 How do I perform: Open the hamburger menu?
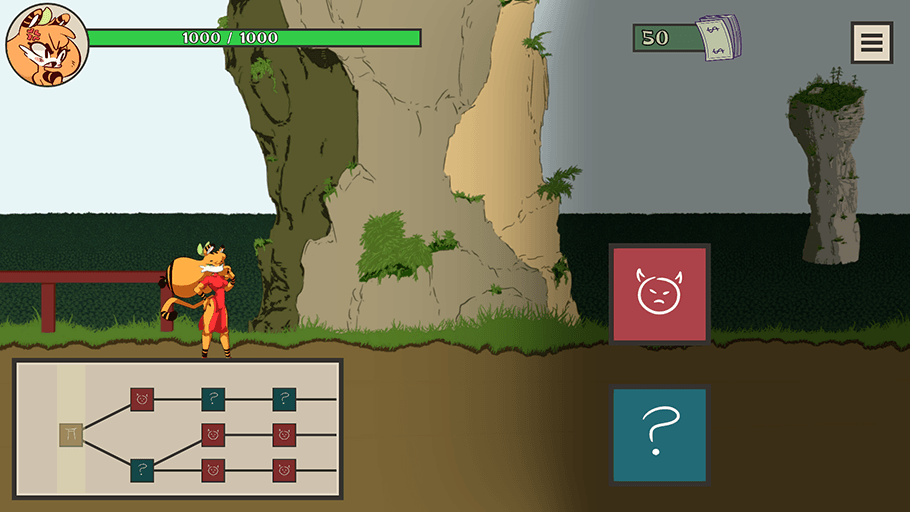(x=871, y=42)
